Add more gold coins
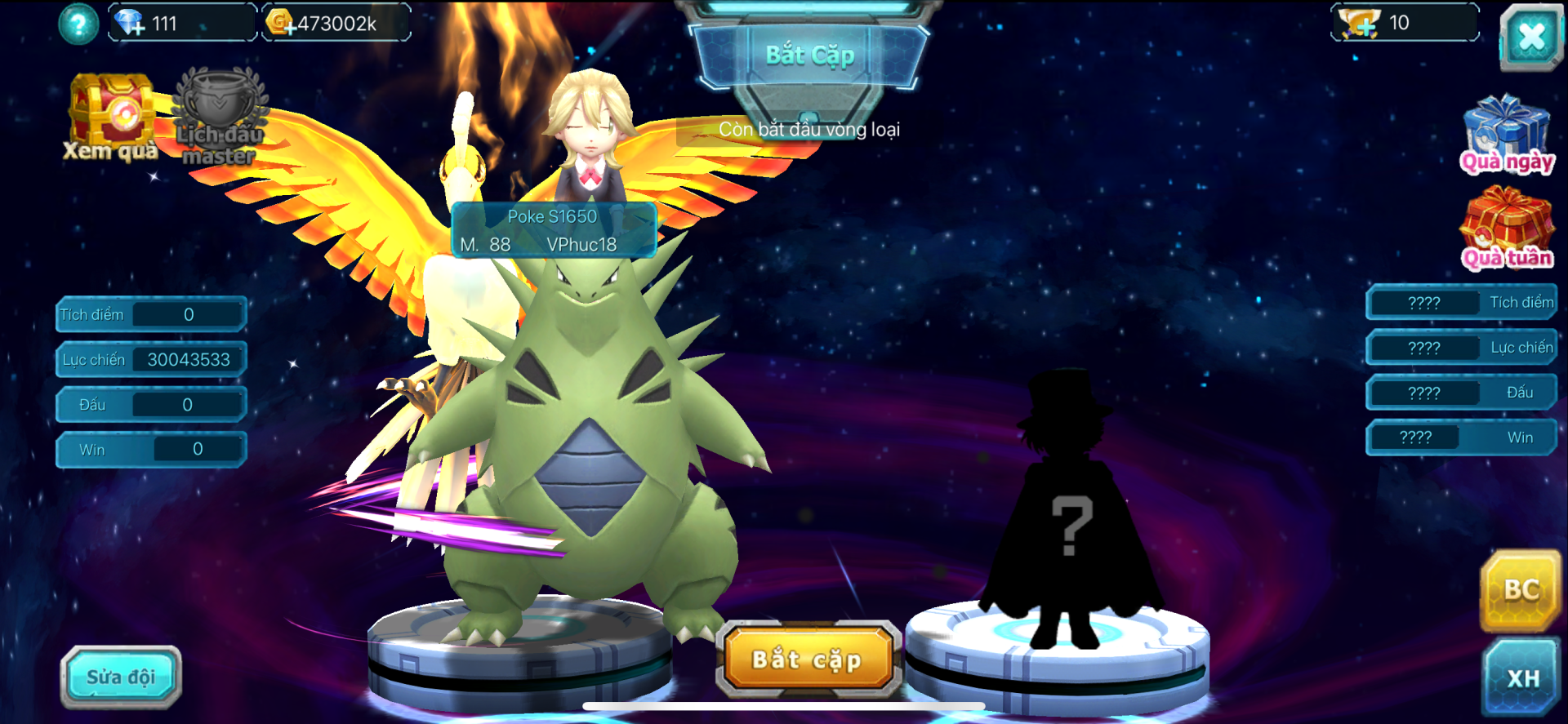This screenshot has height=724, width=1568. click(x=282, y=23)
